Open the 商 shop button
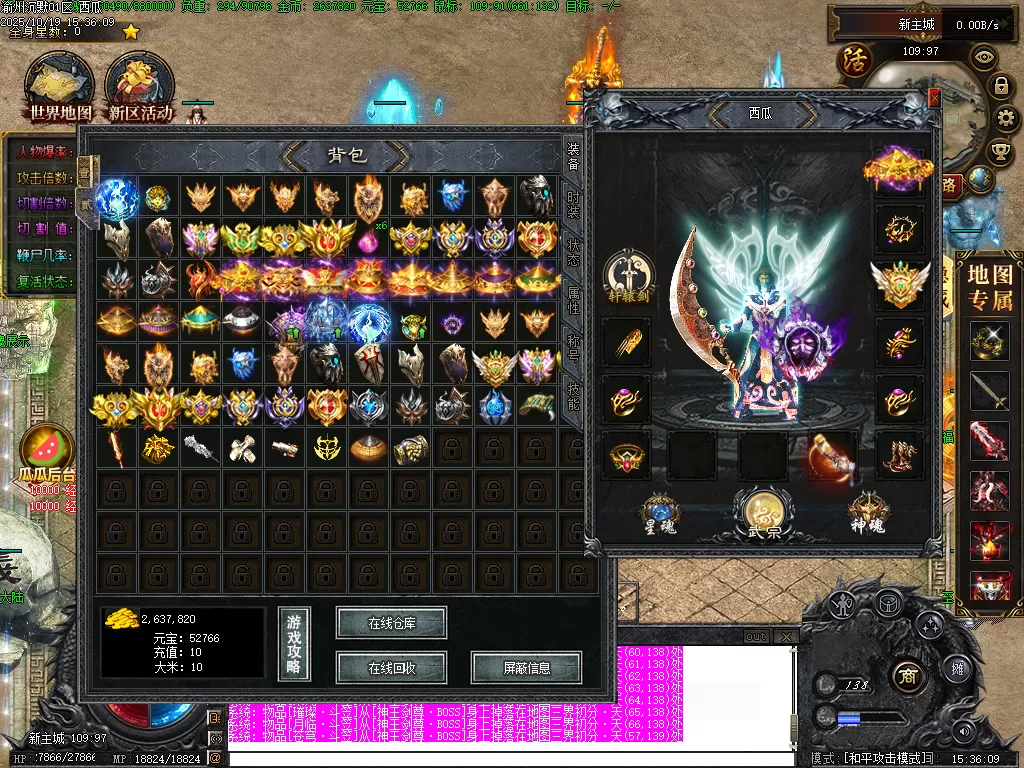This screenshot has width=1024, height=768. coord(907,672)
